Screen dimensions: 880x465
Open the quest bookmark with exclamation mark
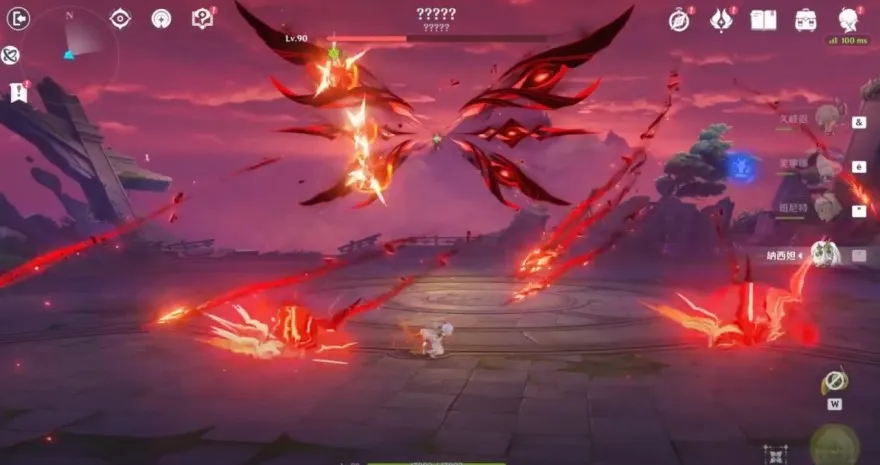click(x=18, y=92)
